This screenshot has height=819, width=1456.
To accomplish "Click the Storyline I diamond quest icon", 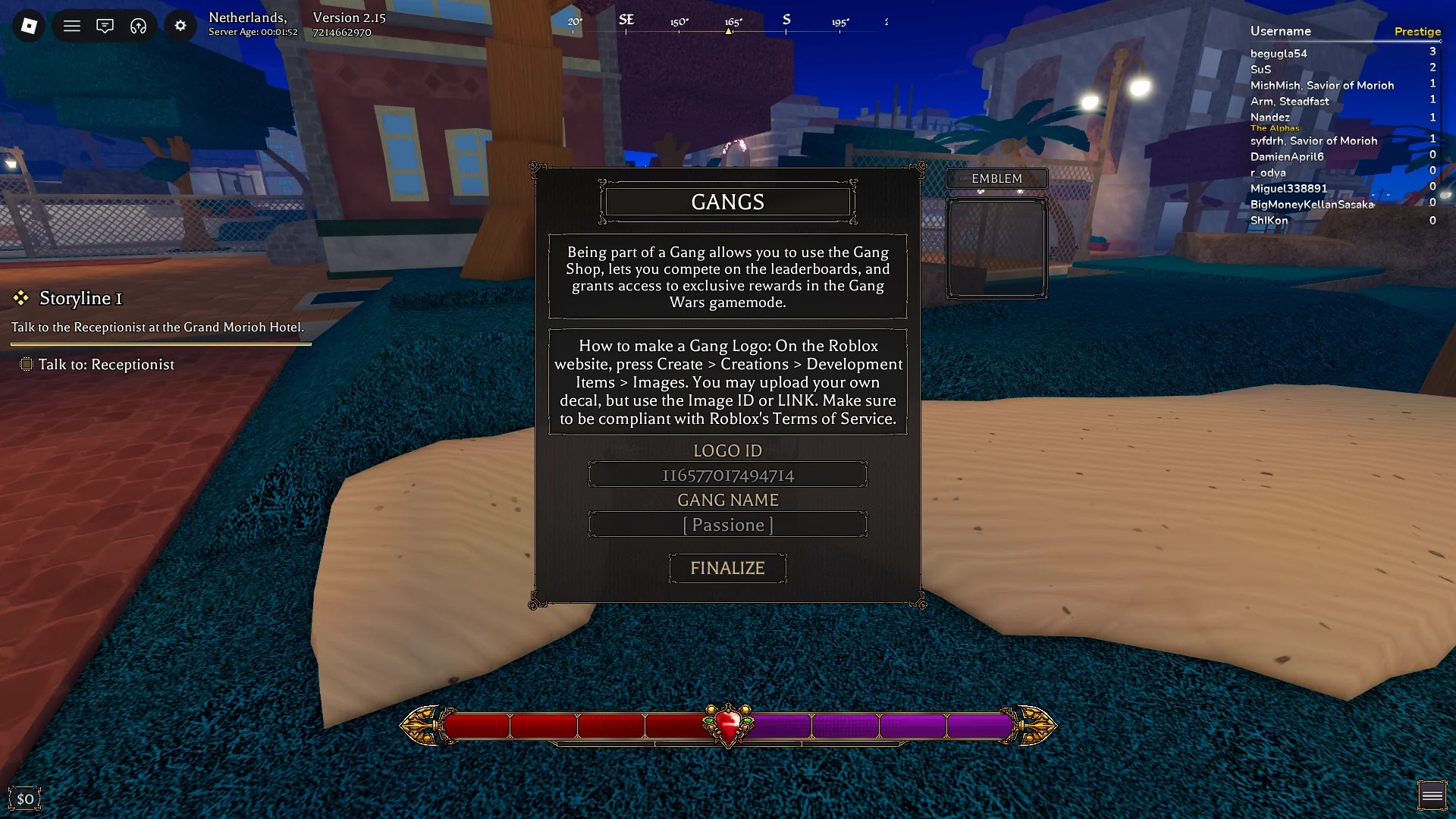I will 20,298.
